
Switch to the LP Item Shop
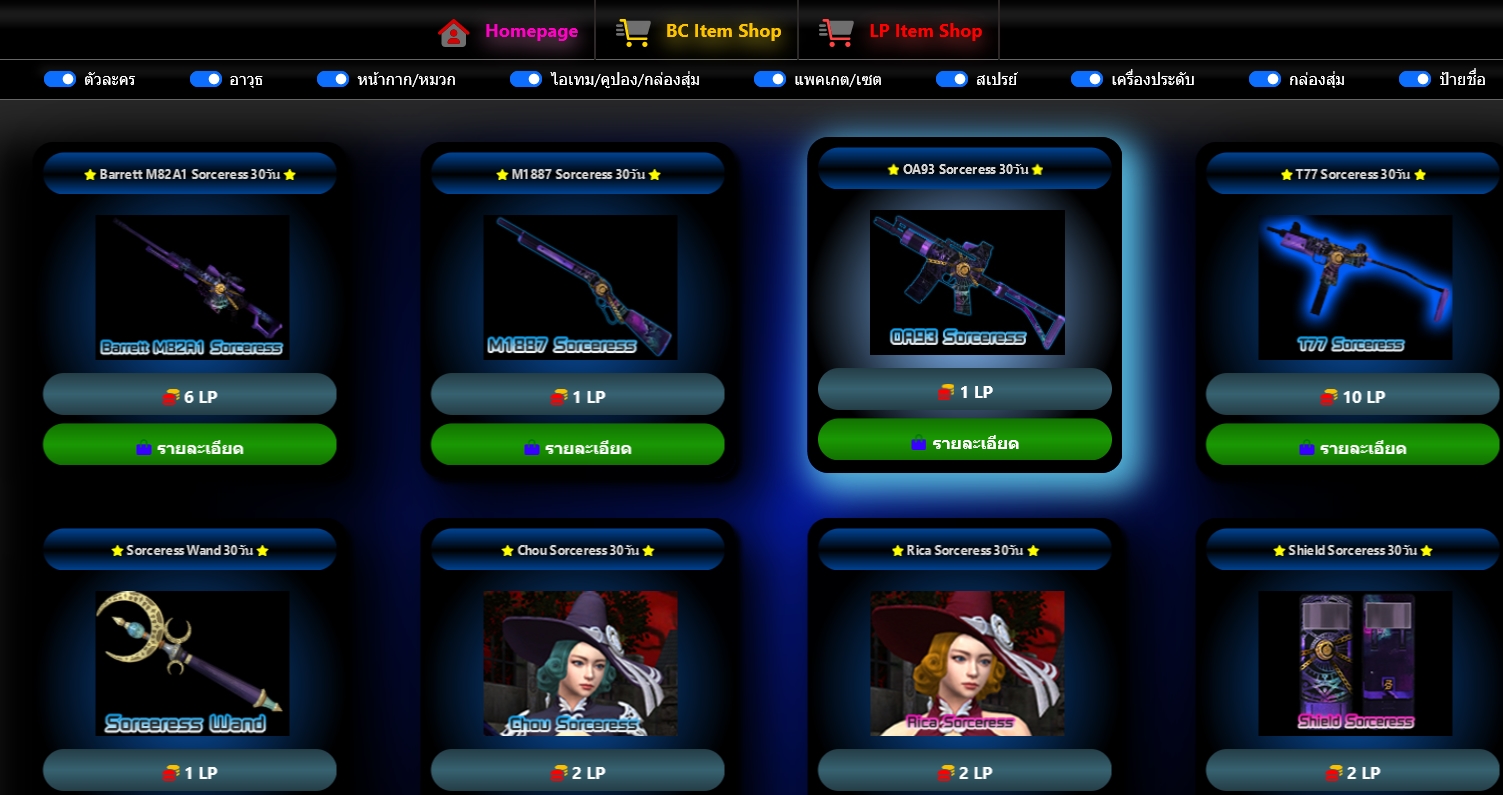tap(900, 31)
